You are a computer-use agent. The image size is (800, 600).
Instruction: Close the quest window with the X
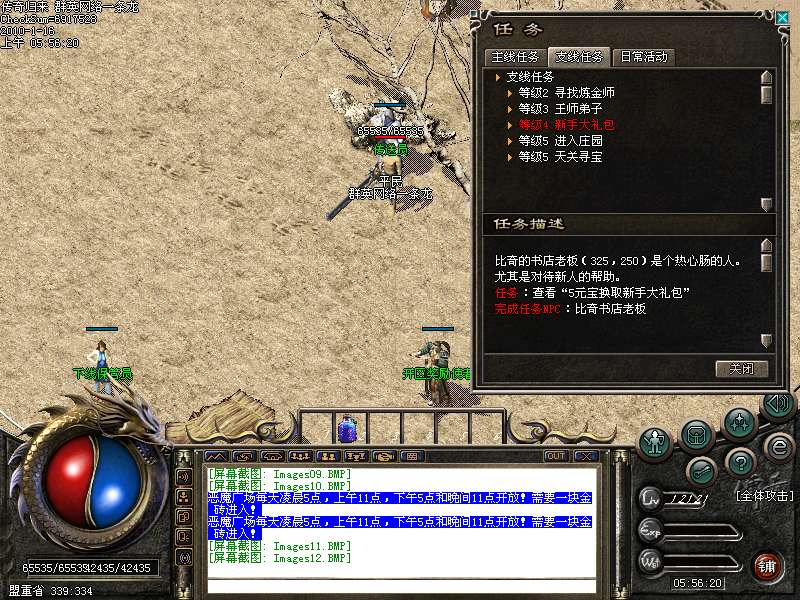[782, 17]
